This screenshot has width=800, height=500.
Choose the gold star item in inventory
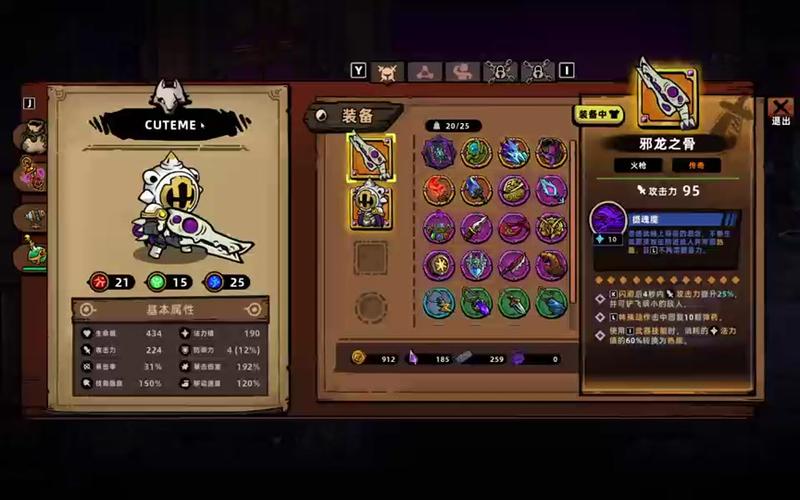click(438, 265)
